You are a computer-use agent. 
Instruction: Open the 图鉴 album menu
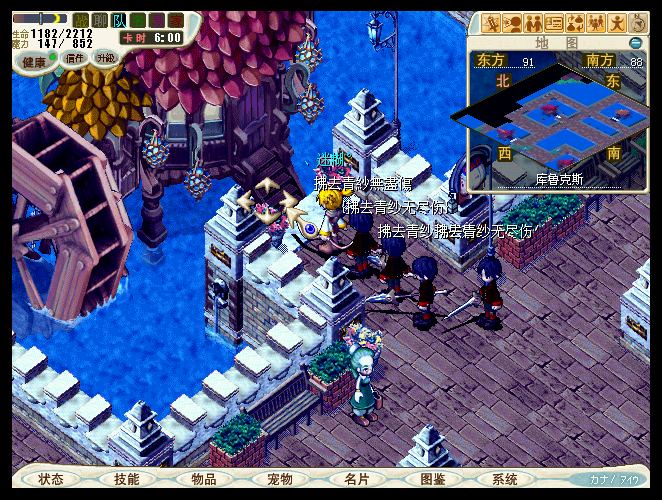click(433, 480)
